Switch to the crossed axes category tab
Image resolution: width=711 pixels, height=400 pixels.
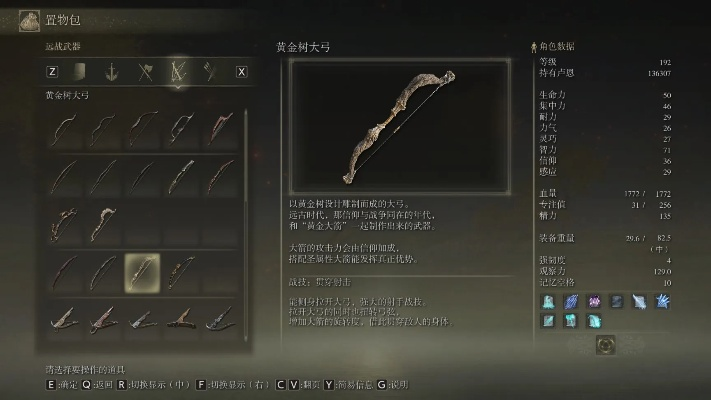click(146, 71)
